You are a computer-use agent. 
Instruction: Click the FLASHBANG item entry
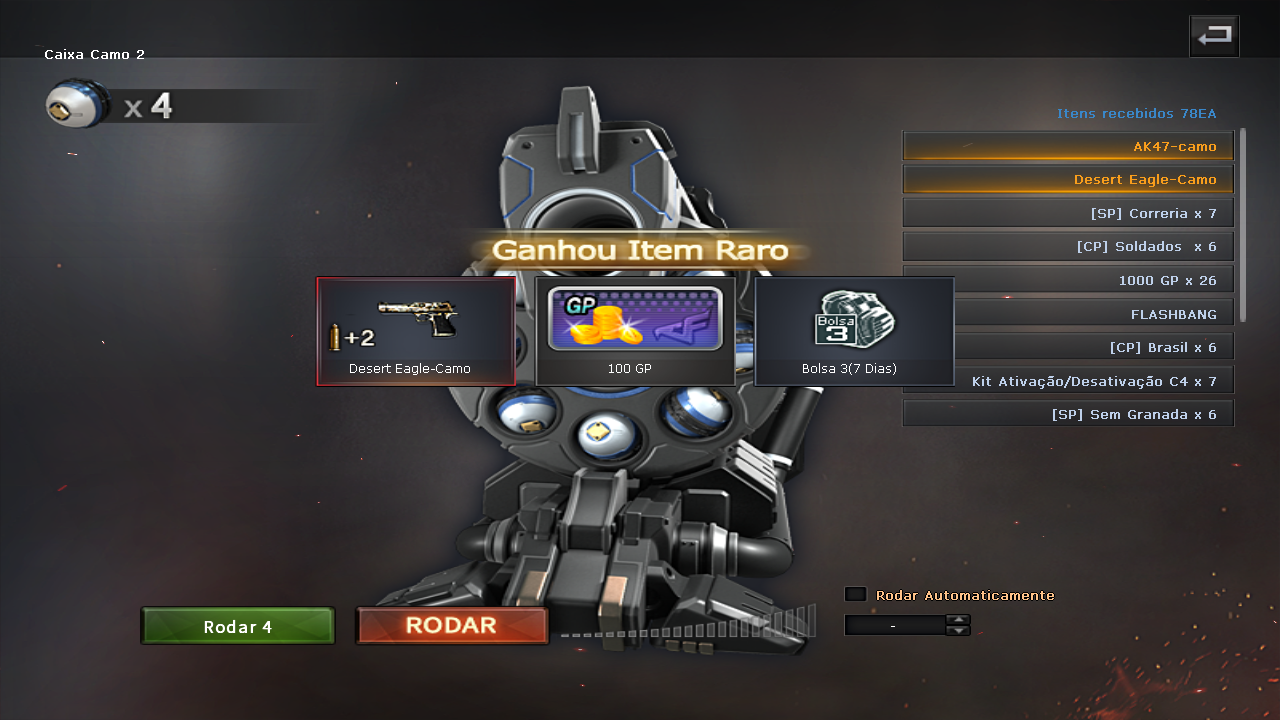click(x=1068, y=313)
